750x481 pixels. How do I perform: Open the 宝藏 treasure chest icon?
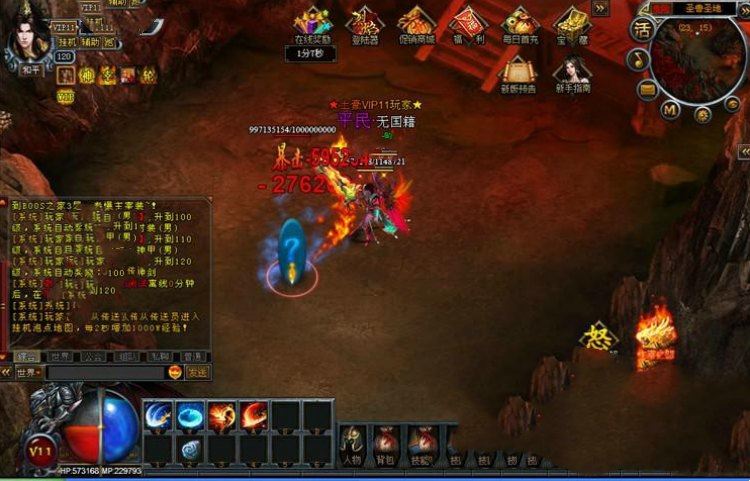tap(572, 21)
